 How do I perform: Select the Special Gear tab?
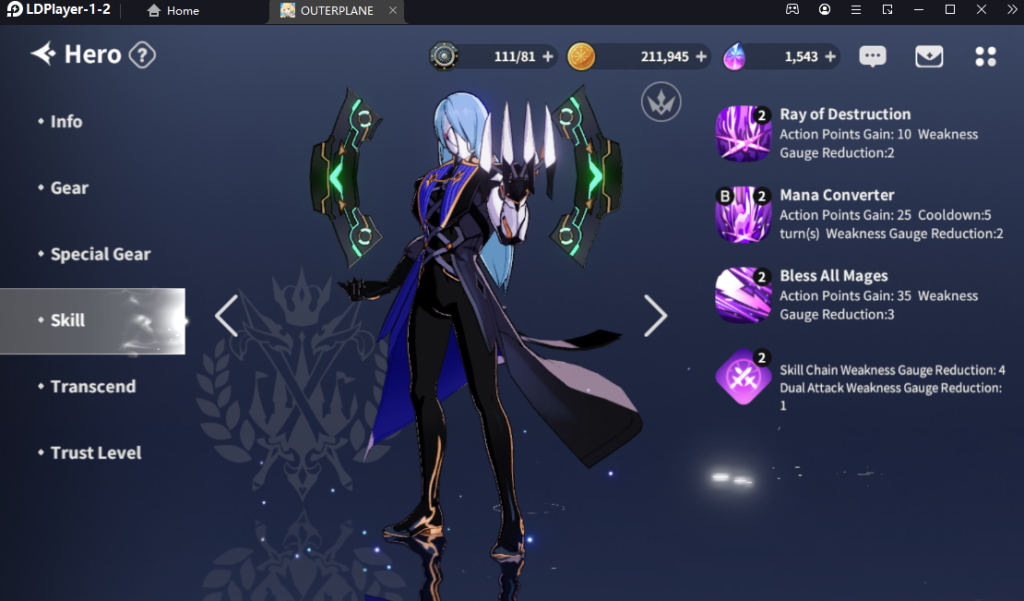click(100, 254)
